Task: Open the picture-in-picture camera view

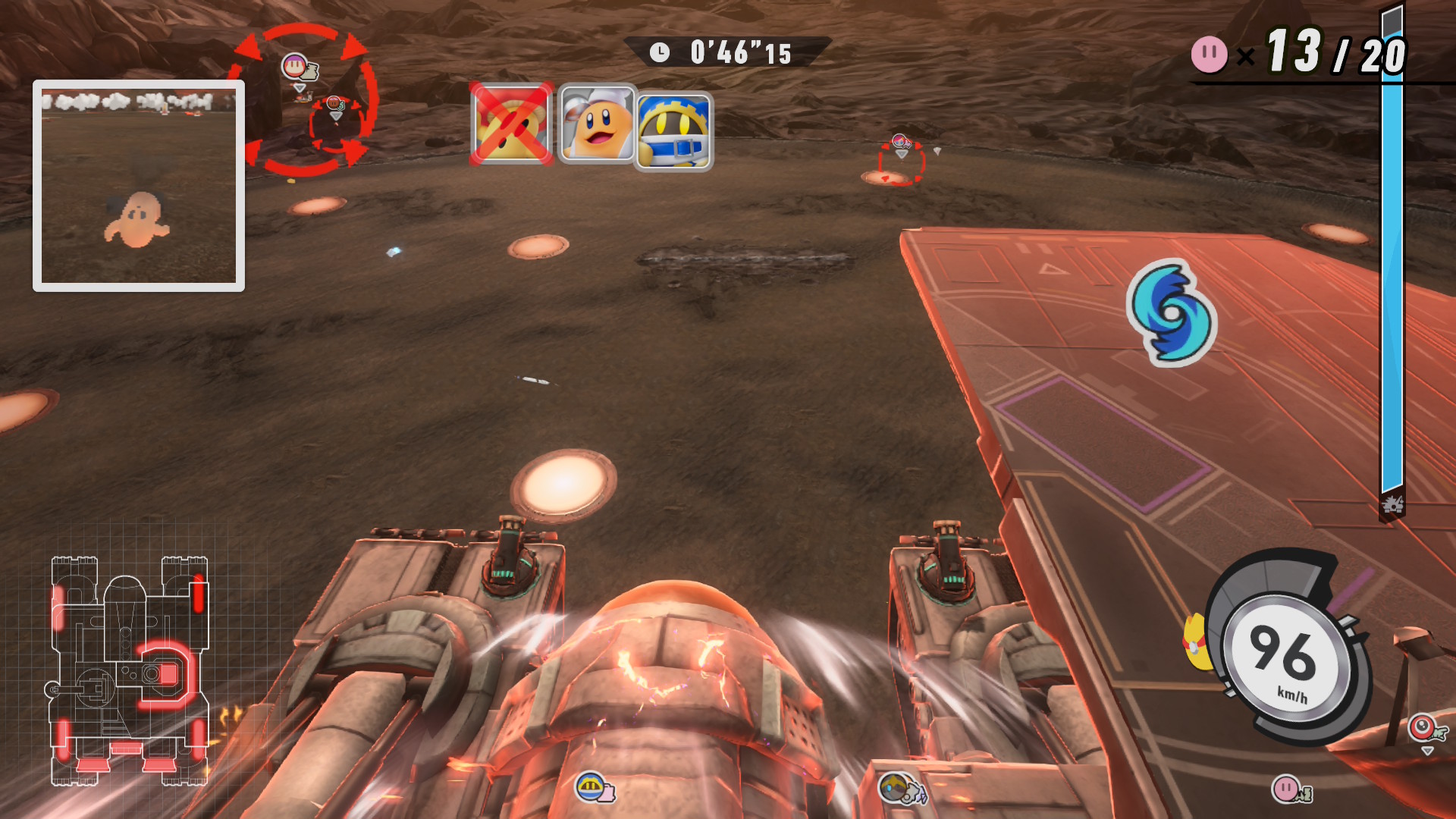Action: point(139,186)
